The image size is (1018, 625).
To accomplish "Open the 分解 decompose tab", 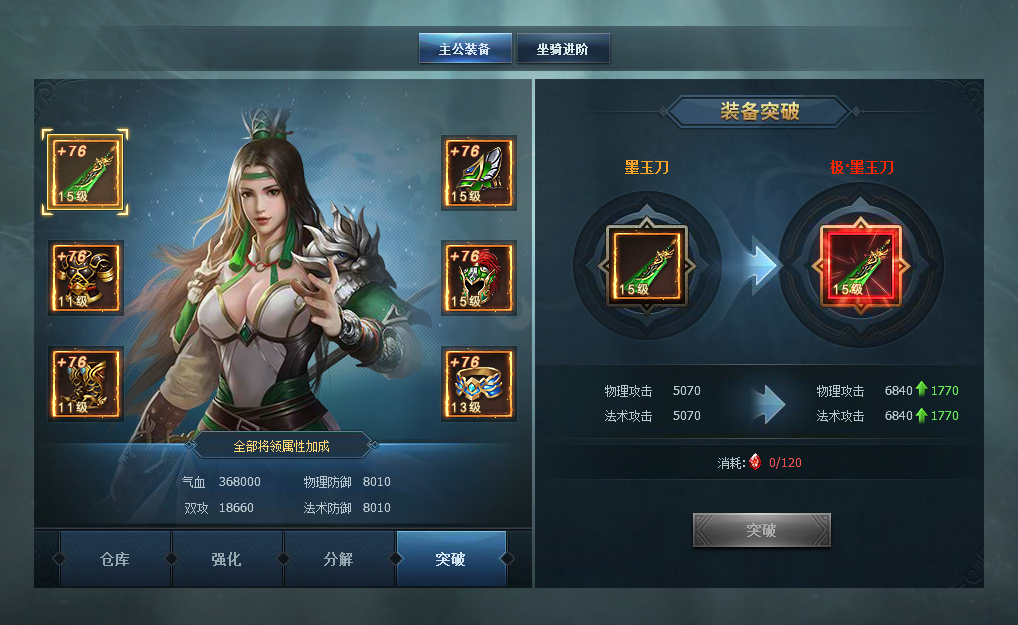I will point(339,559).
